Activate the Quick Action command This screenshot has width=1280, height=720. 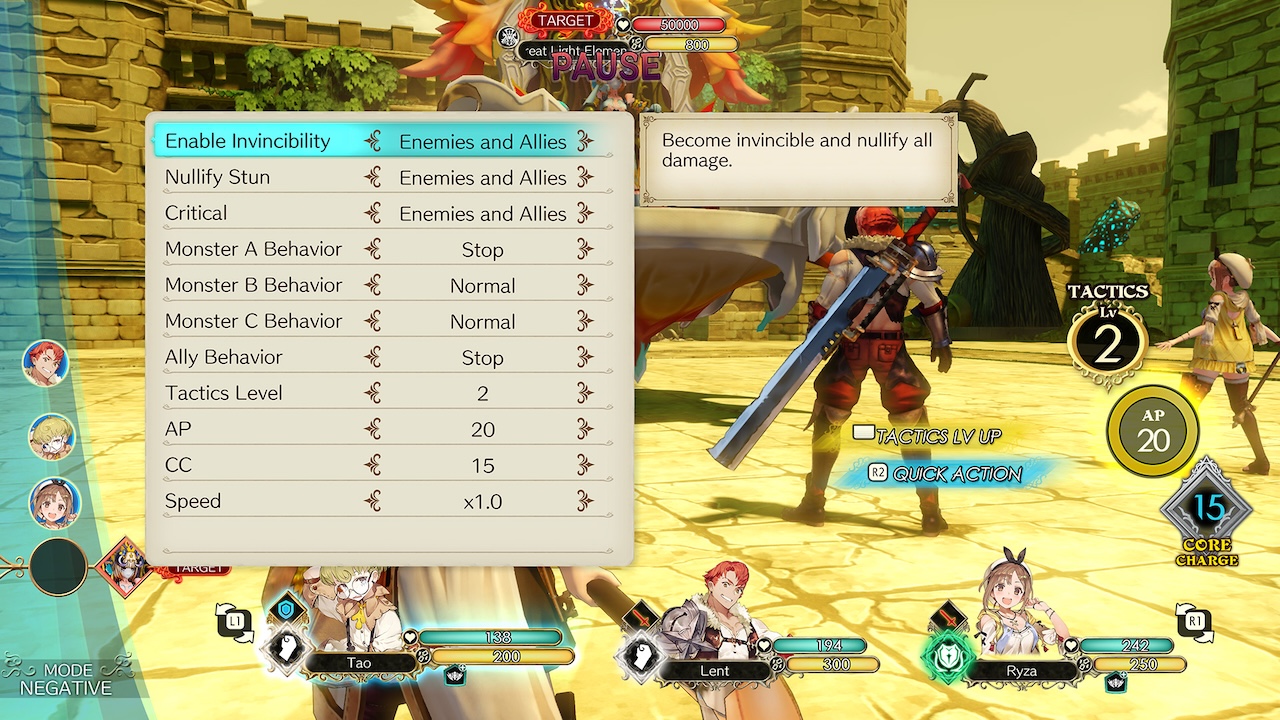945,474
